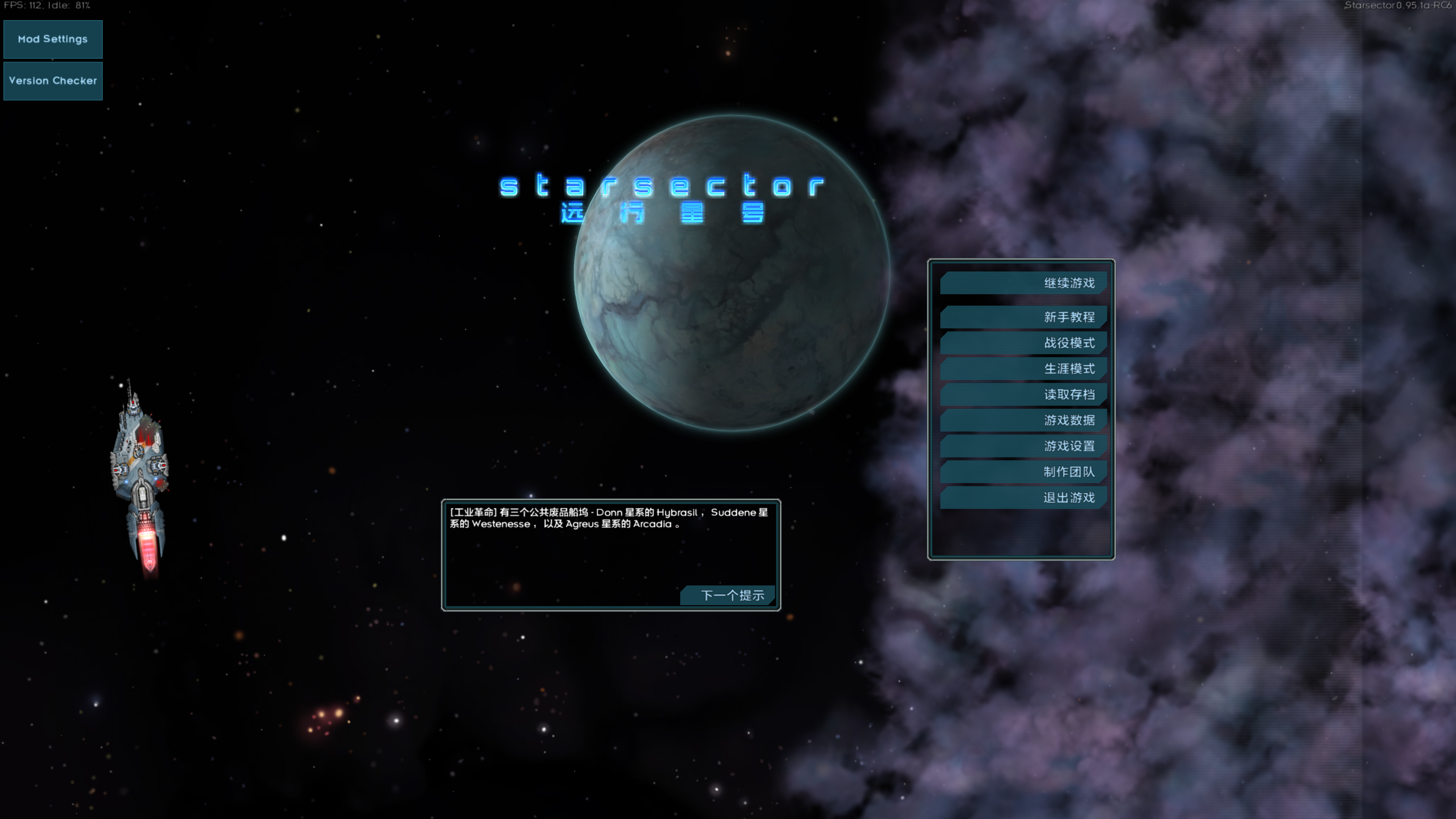Start 战役模式 campaign mode
1456x819 pixels.
coord(1069,342)
